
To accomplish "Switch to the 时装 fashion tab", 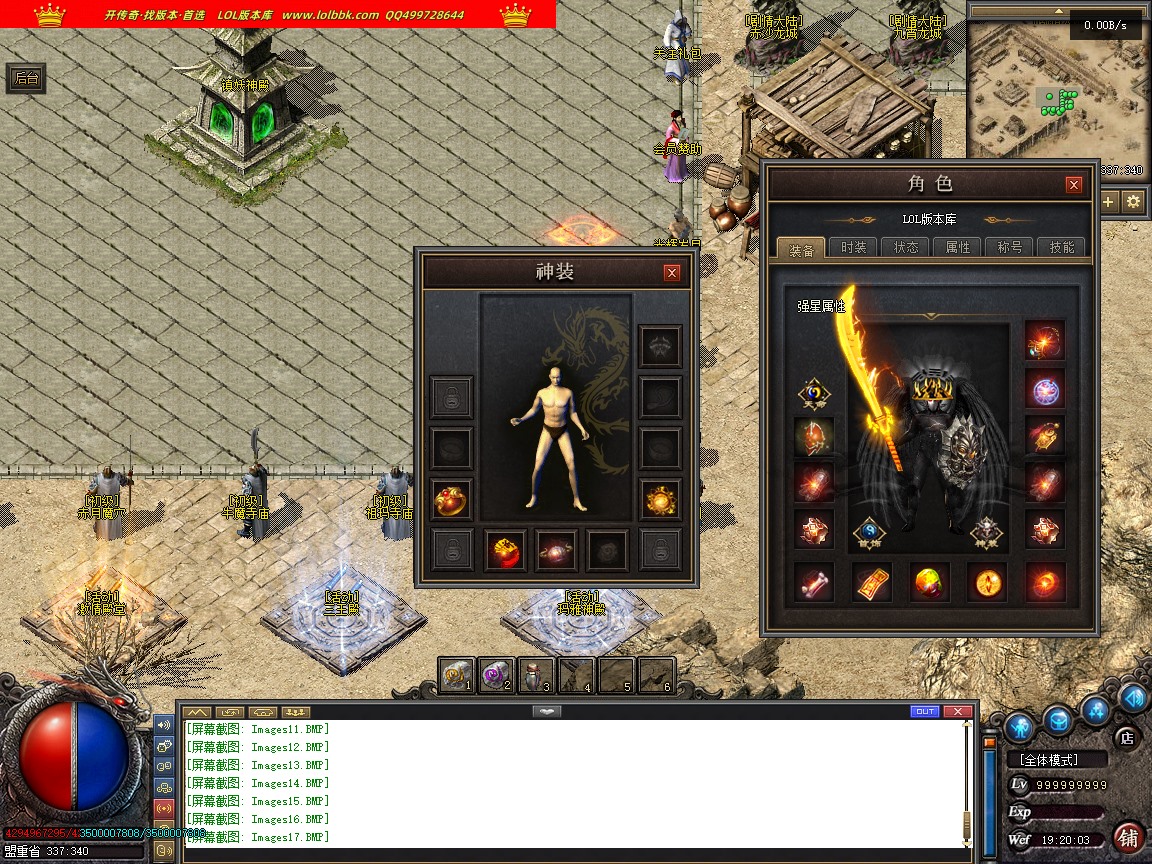I will 853,247.
